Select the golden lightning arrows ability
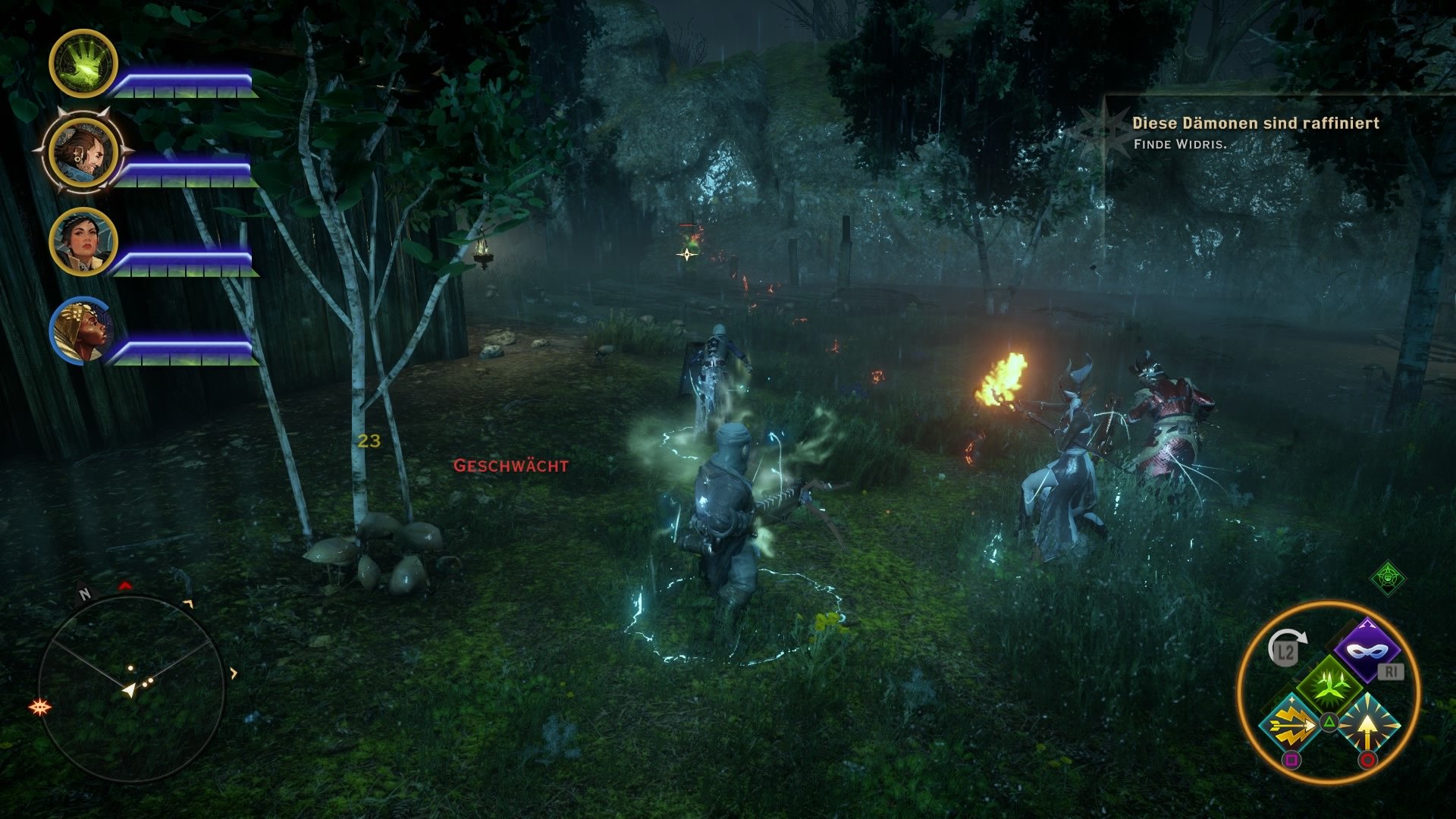1456x819 pixels. 1290,726
